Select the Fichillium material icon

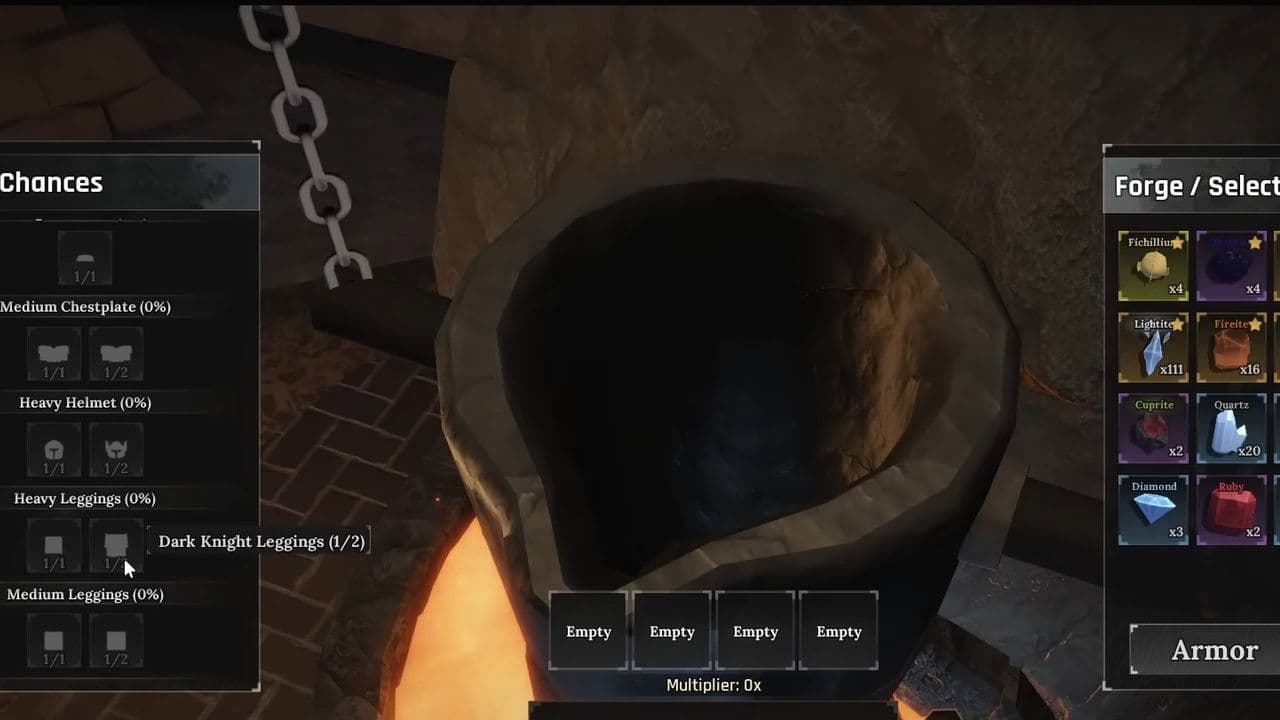pos(1153,266)
